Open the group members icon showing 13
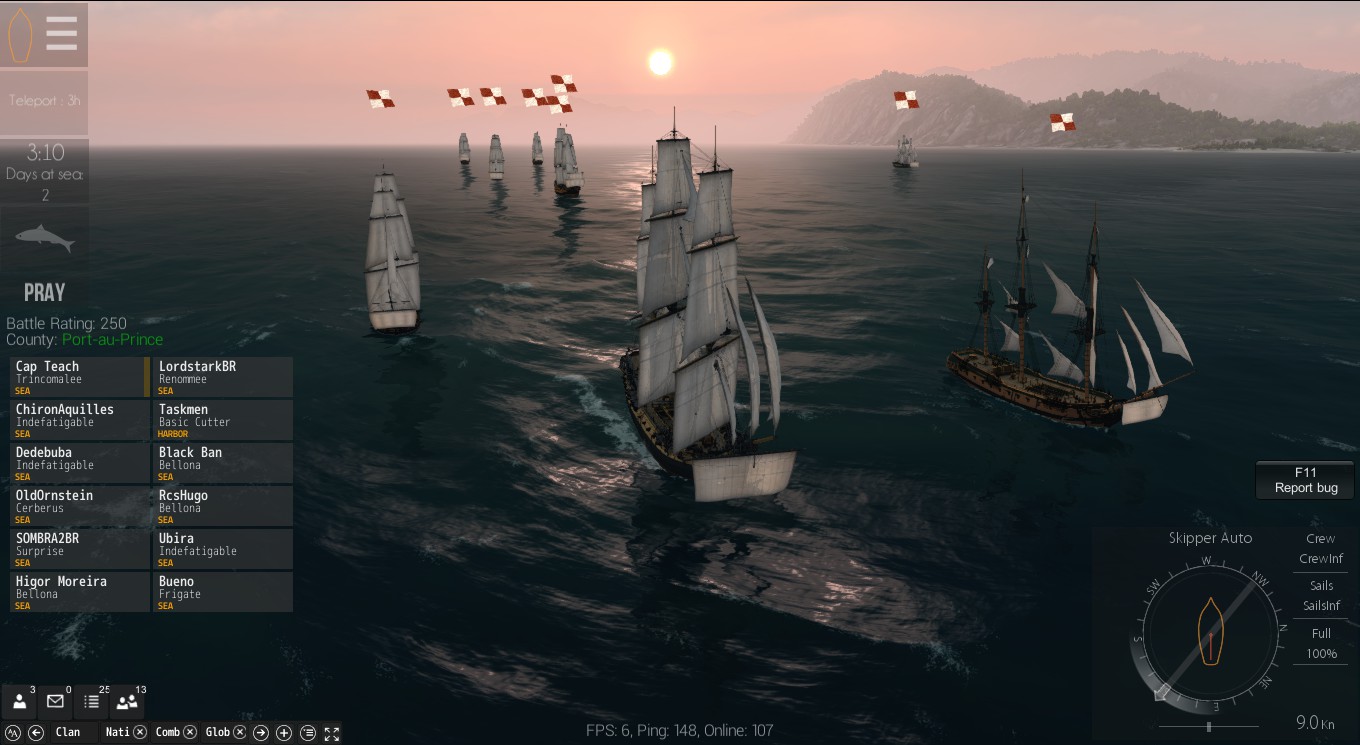Screen dimensions: 1360x745 point(127,700)
